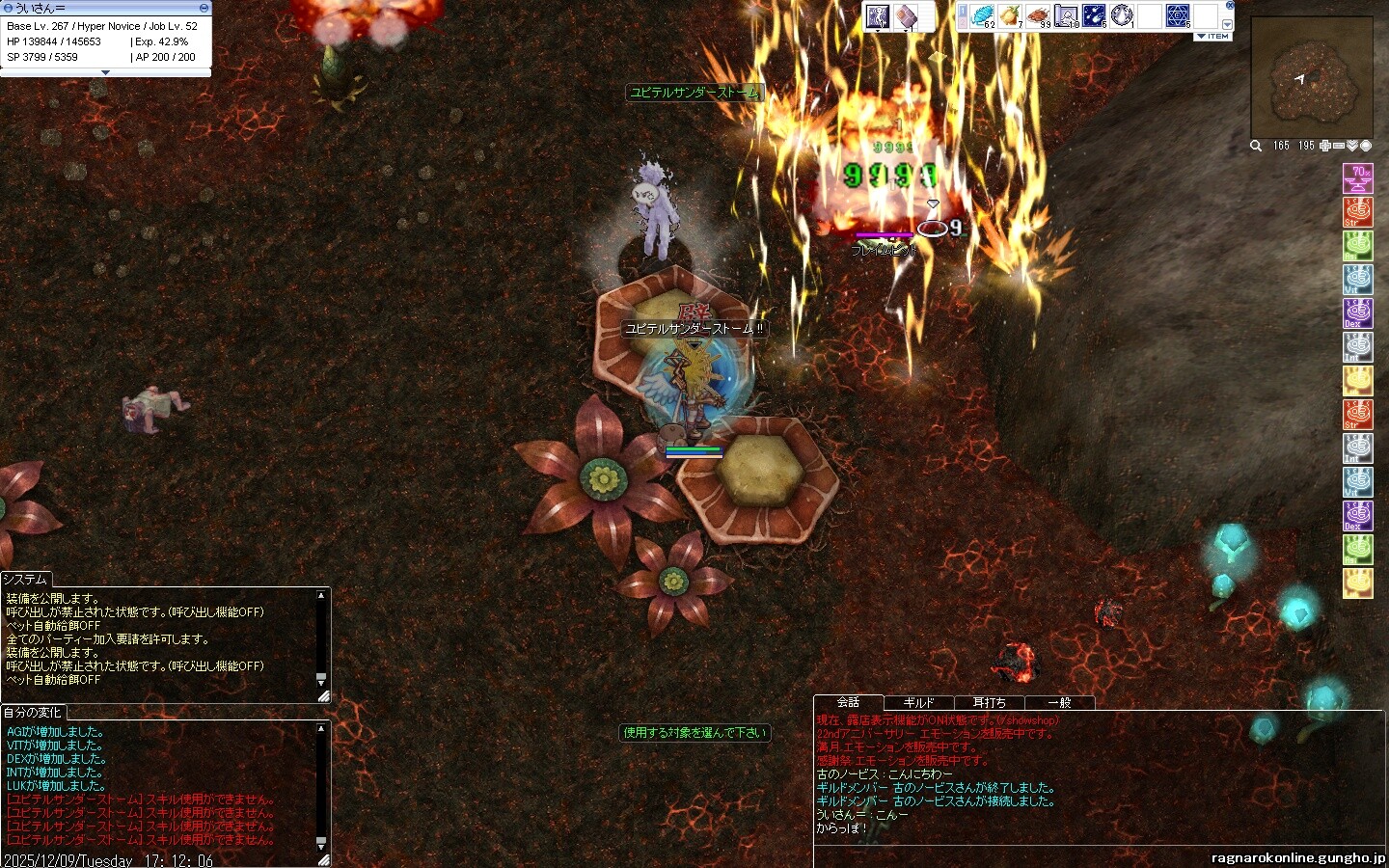This screenshot has height=868, width=1389.
Task: Switch to the ギルド chat tab
Action: click(918, 703)
